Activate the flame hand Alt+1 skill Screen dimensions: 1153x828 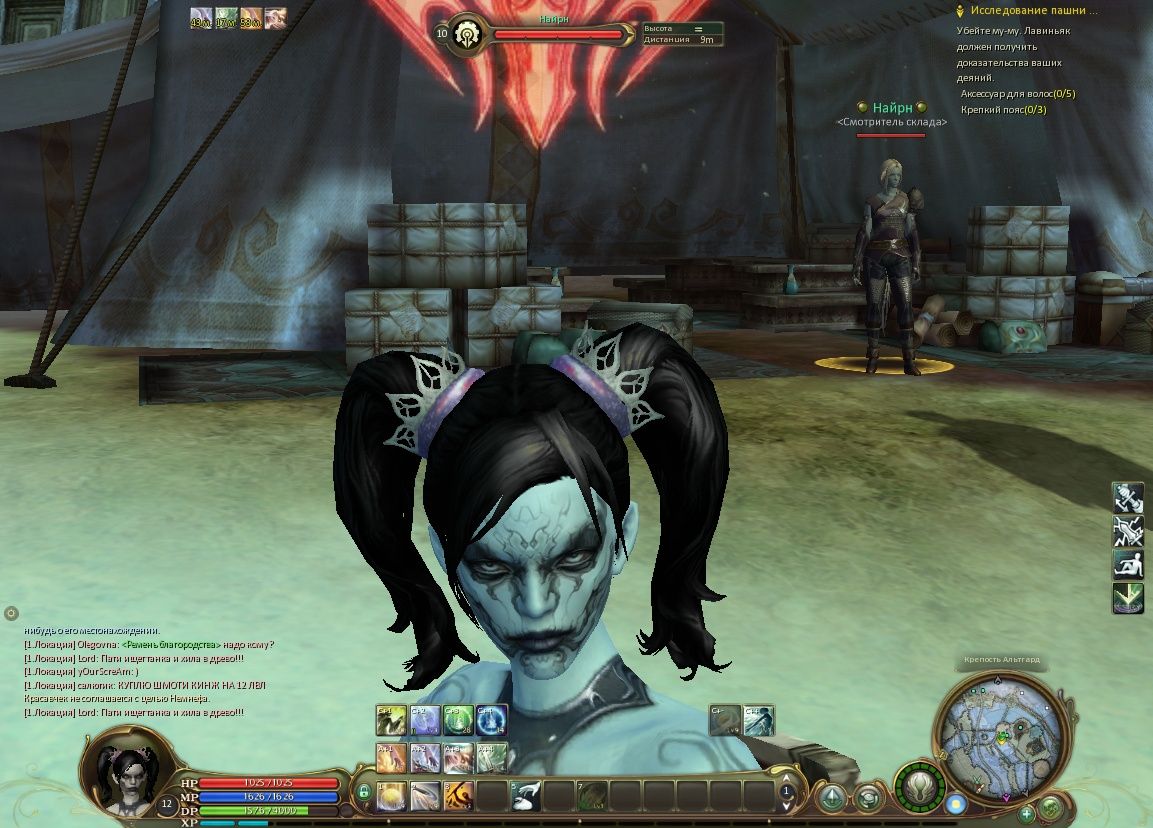[x=391, y=757]
